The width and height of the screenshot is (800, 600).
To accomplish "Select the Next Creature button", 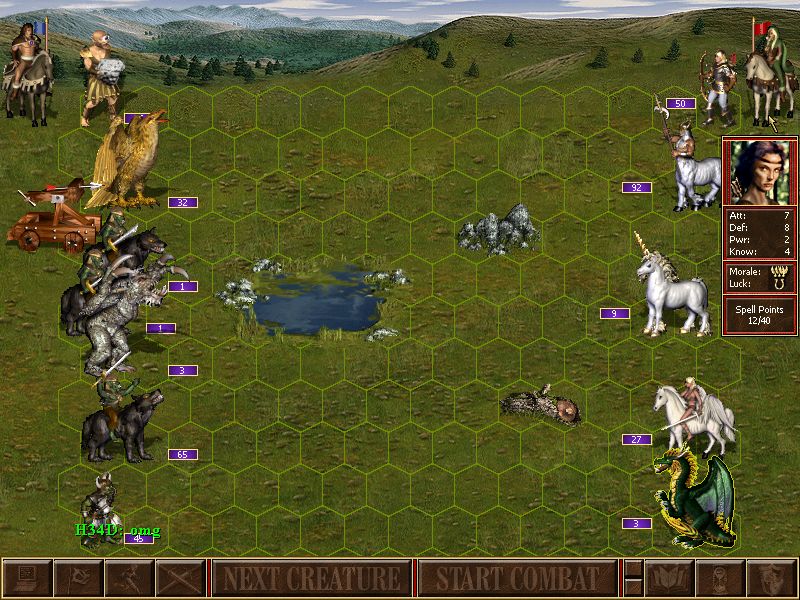I will (x=311, y=578).
